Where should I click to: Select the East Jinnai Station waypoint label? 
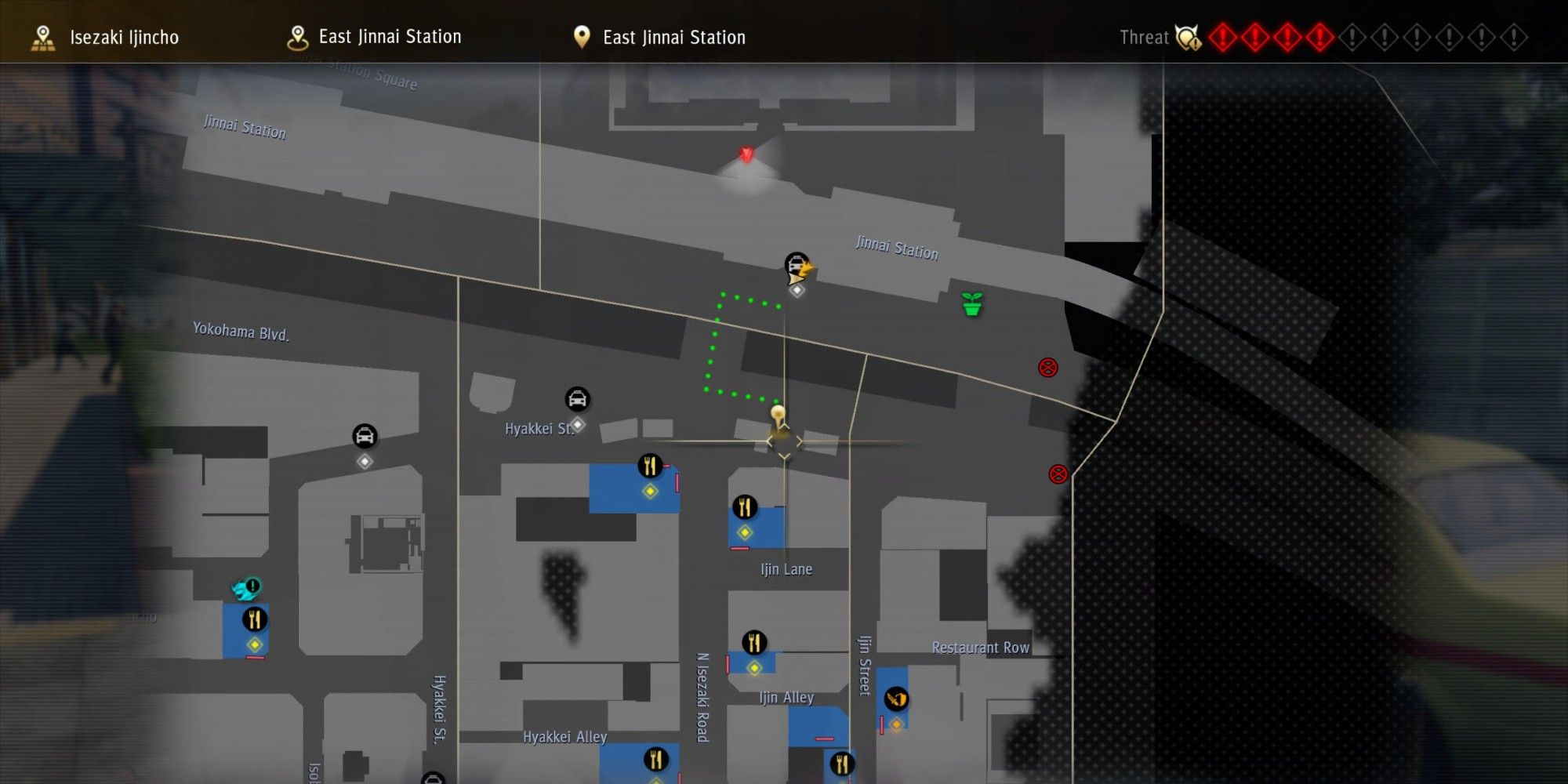click(x=673, y=36)
